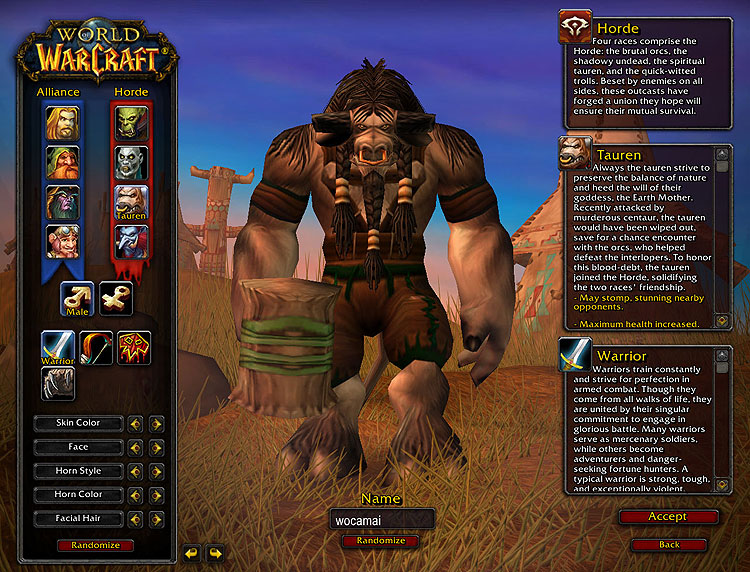The width and height of the screenshot is (750, 572).
Task: Advance Facial Hair to next option
Action: [x=157, y=519]
